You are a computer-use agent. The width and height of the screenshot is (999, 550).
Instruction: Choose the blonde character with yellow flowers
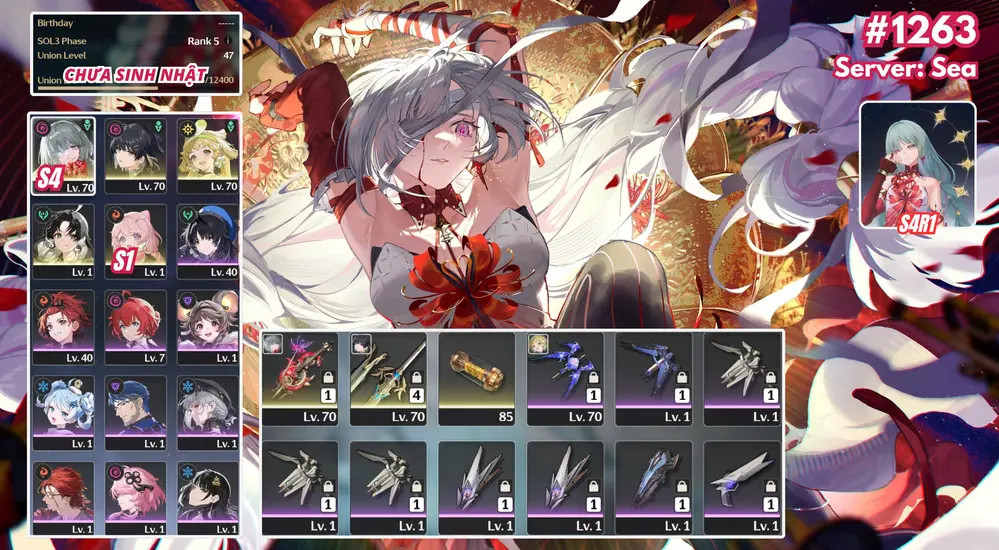pos(207,154)
